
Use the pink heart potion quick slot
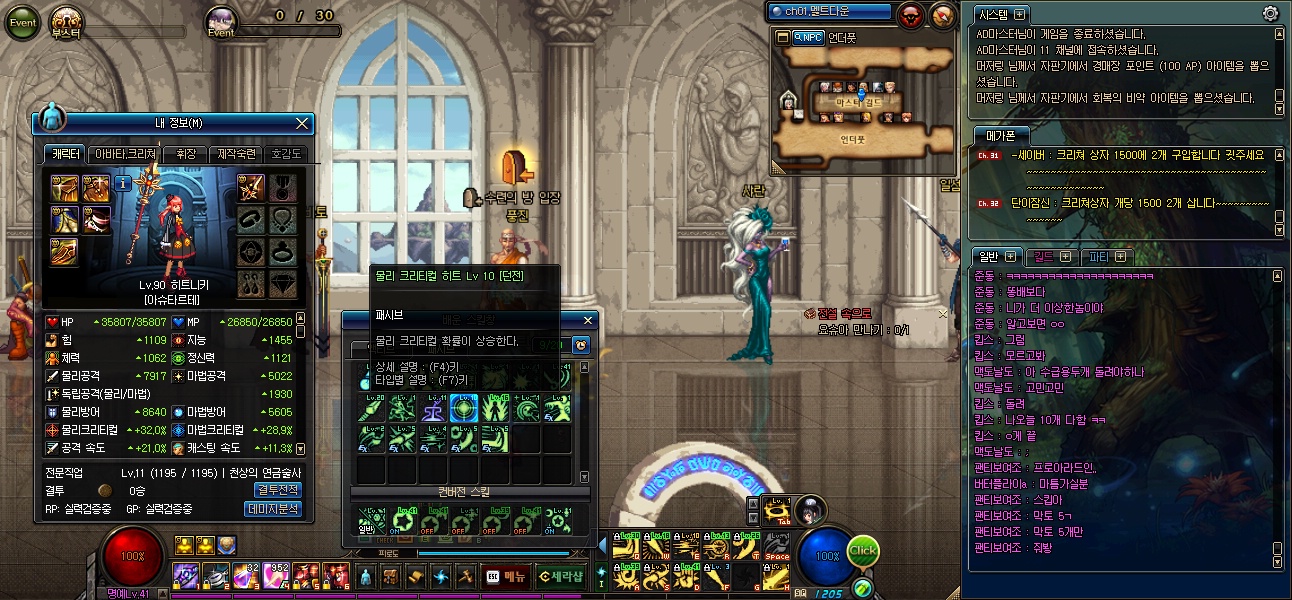click(274, 576)
